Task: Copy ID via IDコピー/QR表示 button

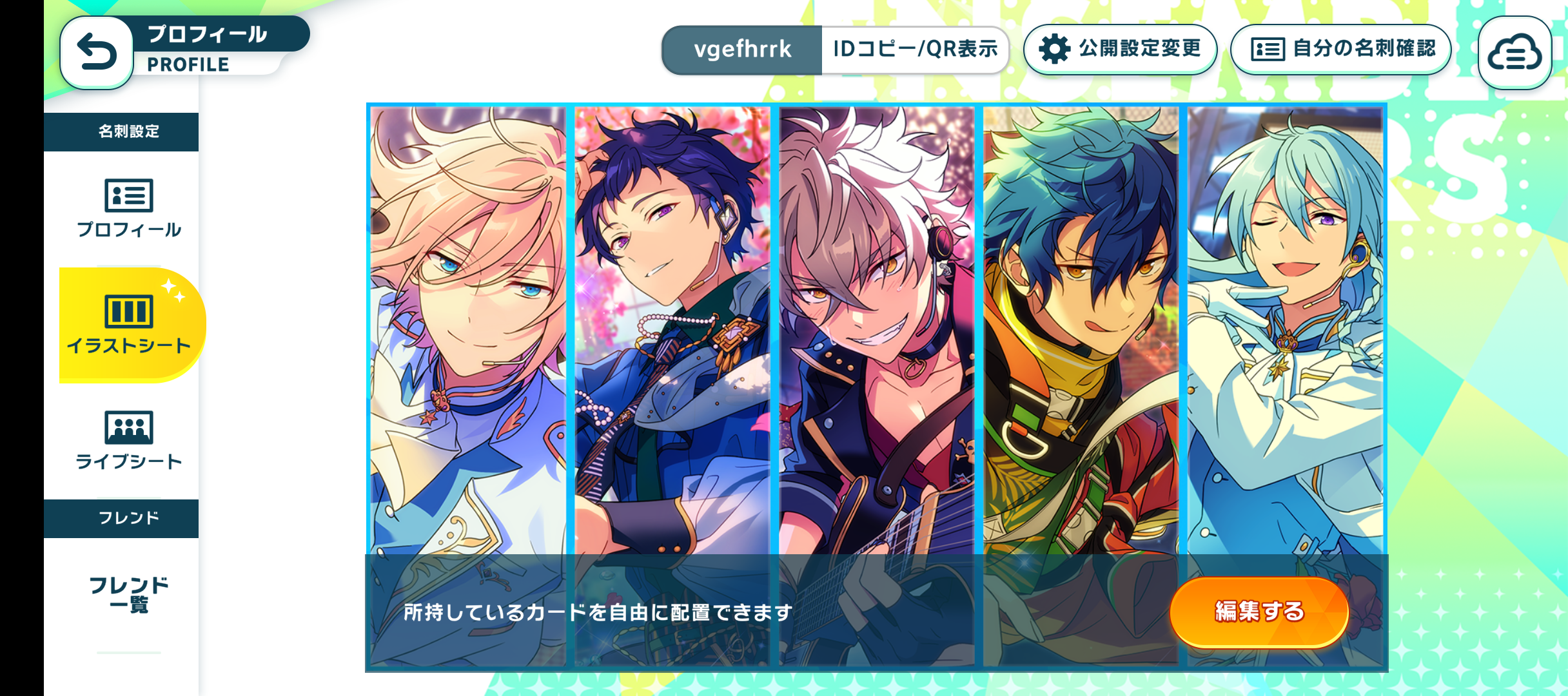Action: [x=914, y=50]
